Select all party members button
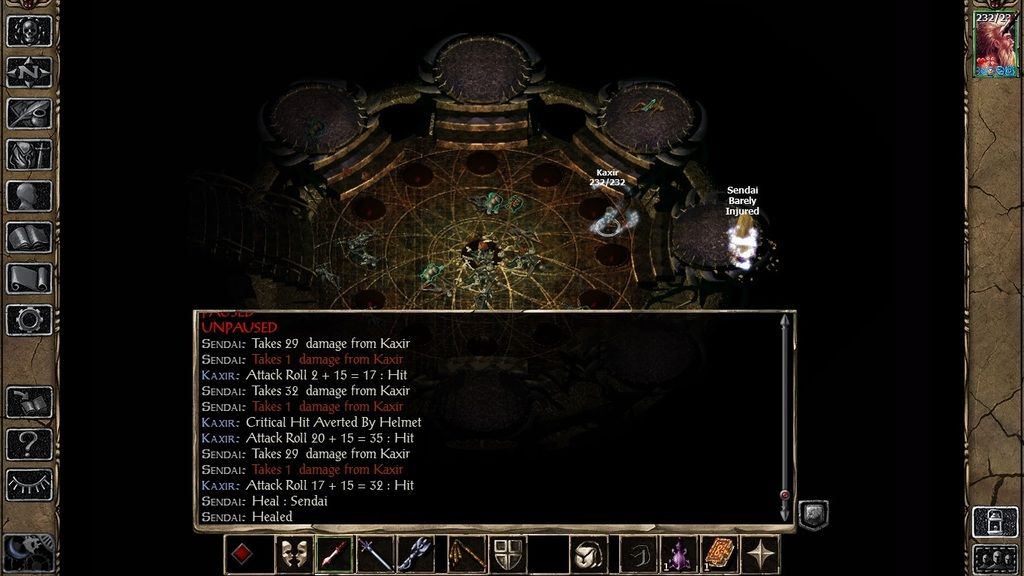 [995, 557]
